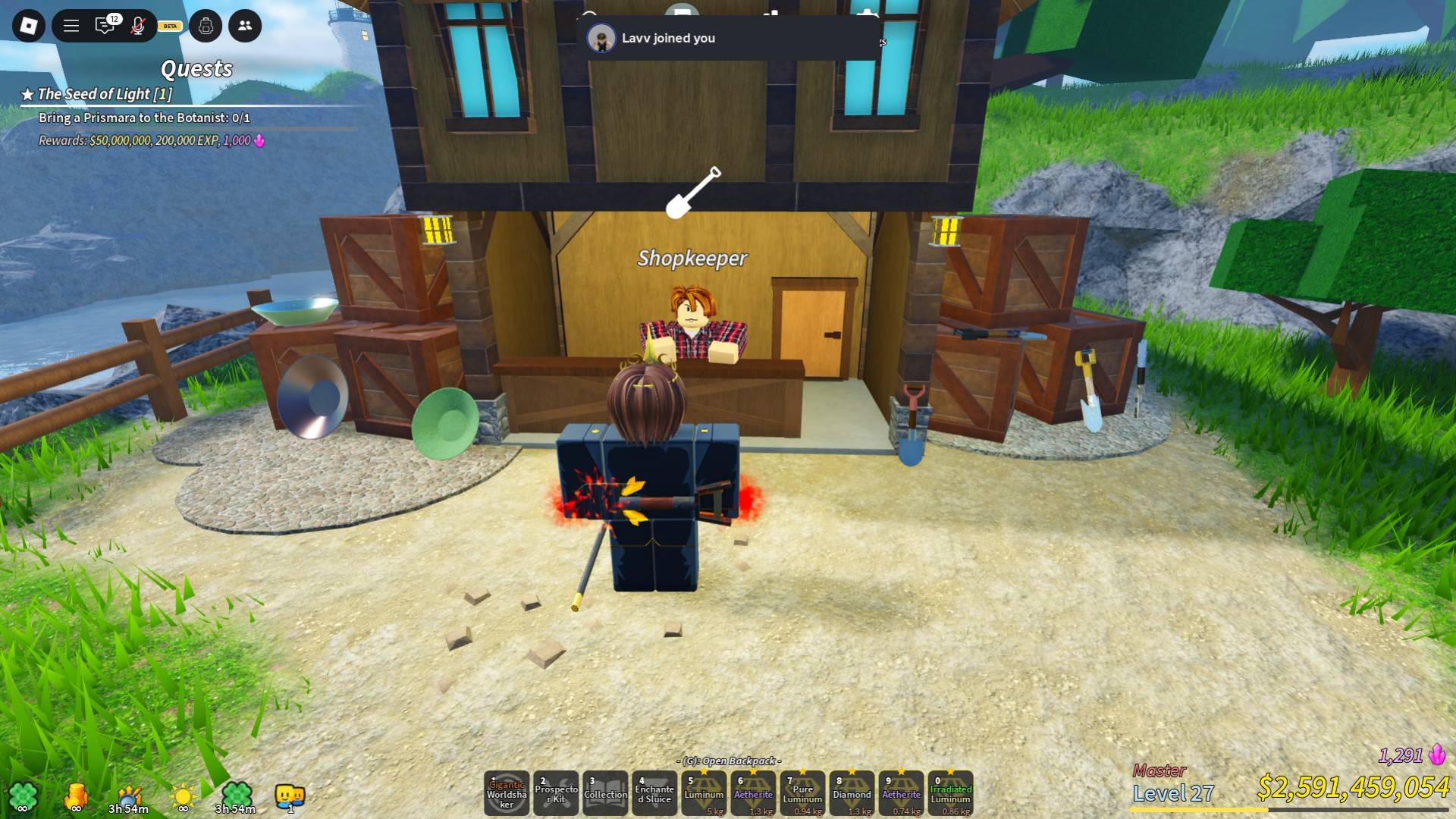The height and width of the screenshot is (819, 1456).
Task: Equip the Enchanted Sluice from slot 4
Action: point(654,793)
